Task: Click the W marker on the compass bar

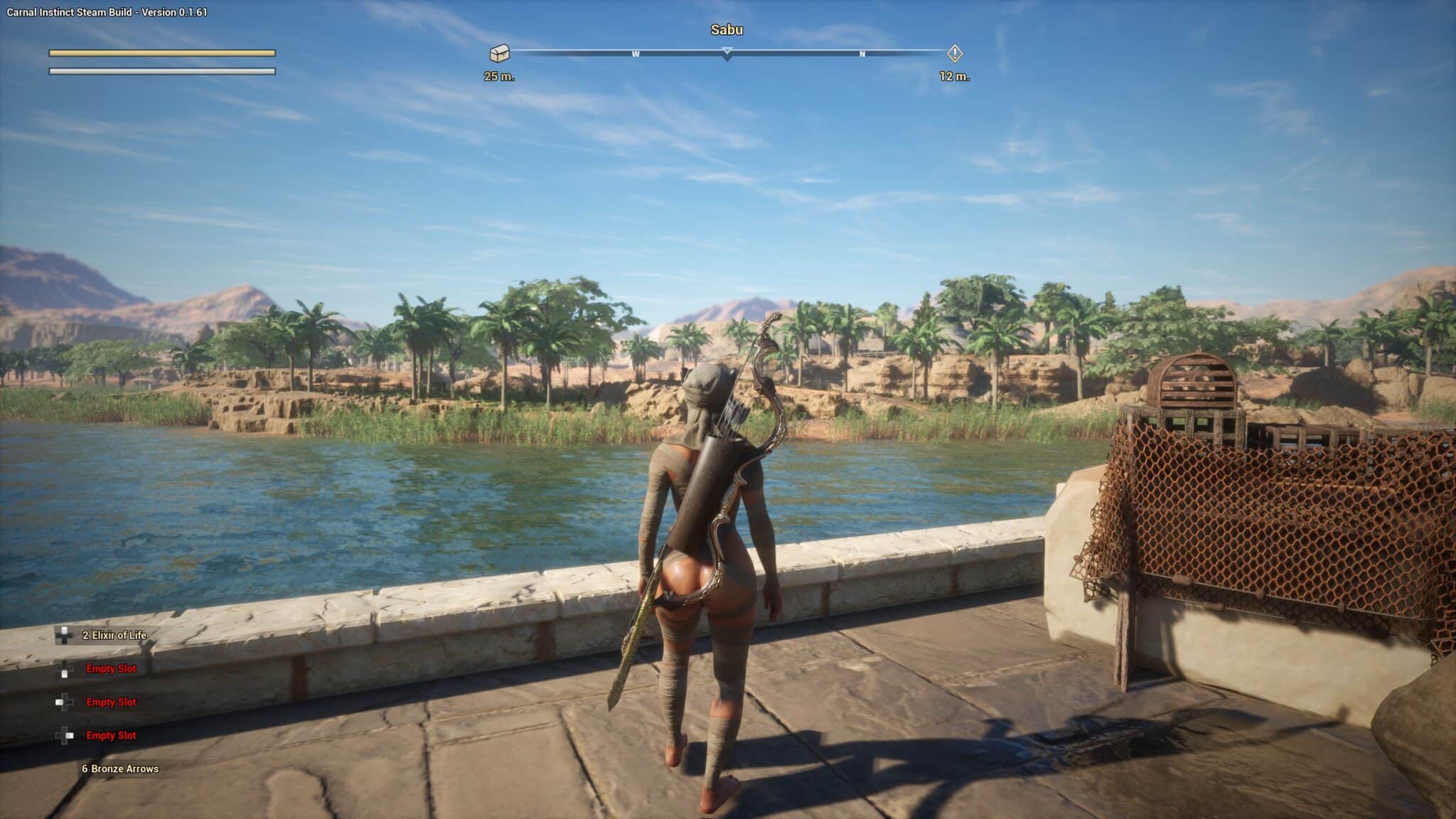Action: point(636,53)
